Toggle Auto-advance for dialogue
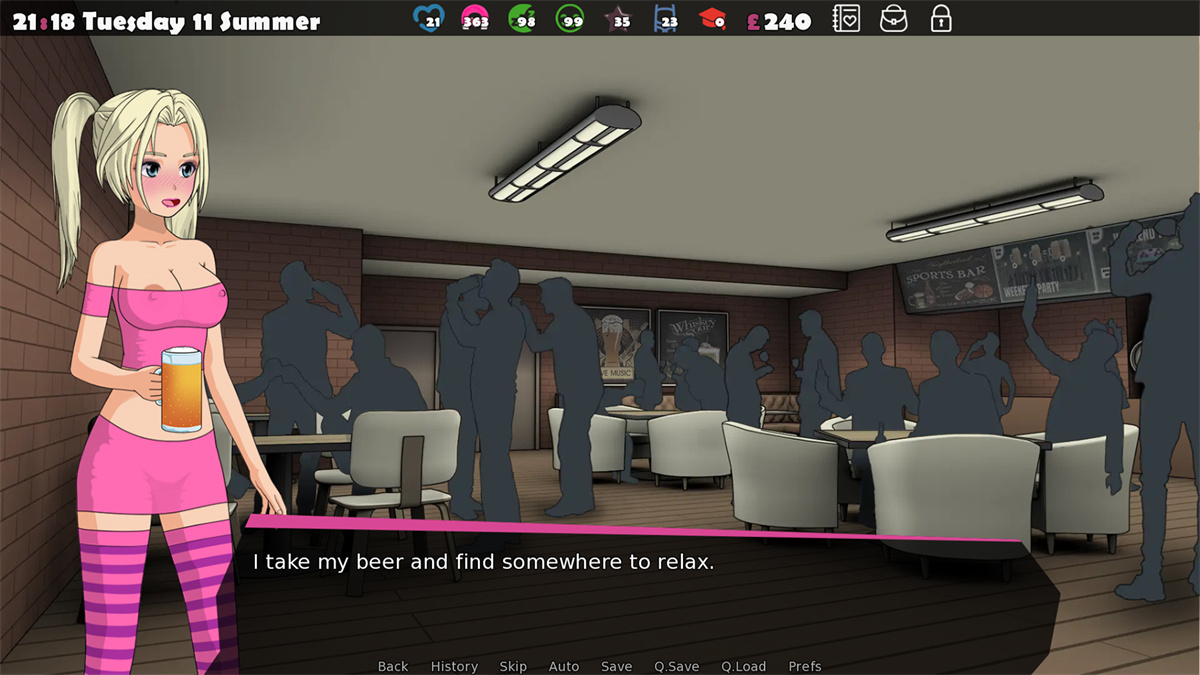 click(564, 666)
